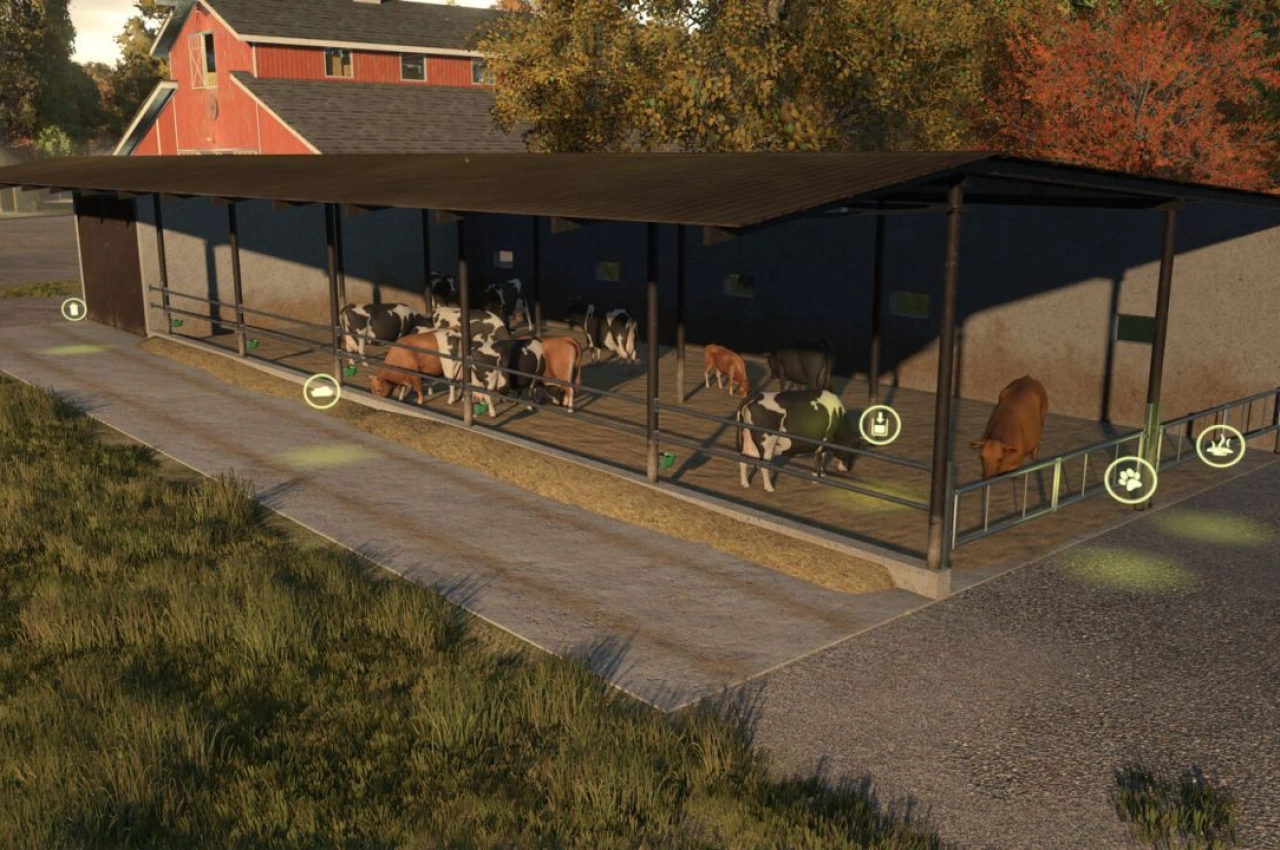Select the milk can icon near the barn door
This screenshot has width=1280, height=850.
click(x=74, y=310)
